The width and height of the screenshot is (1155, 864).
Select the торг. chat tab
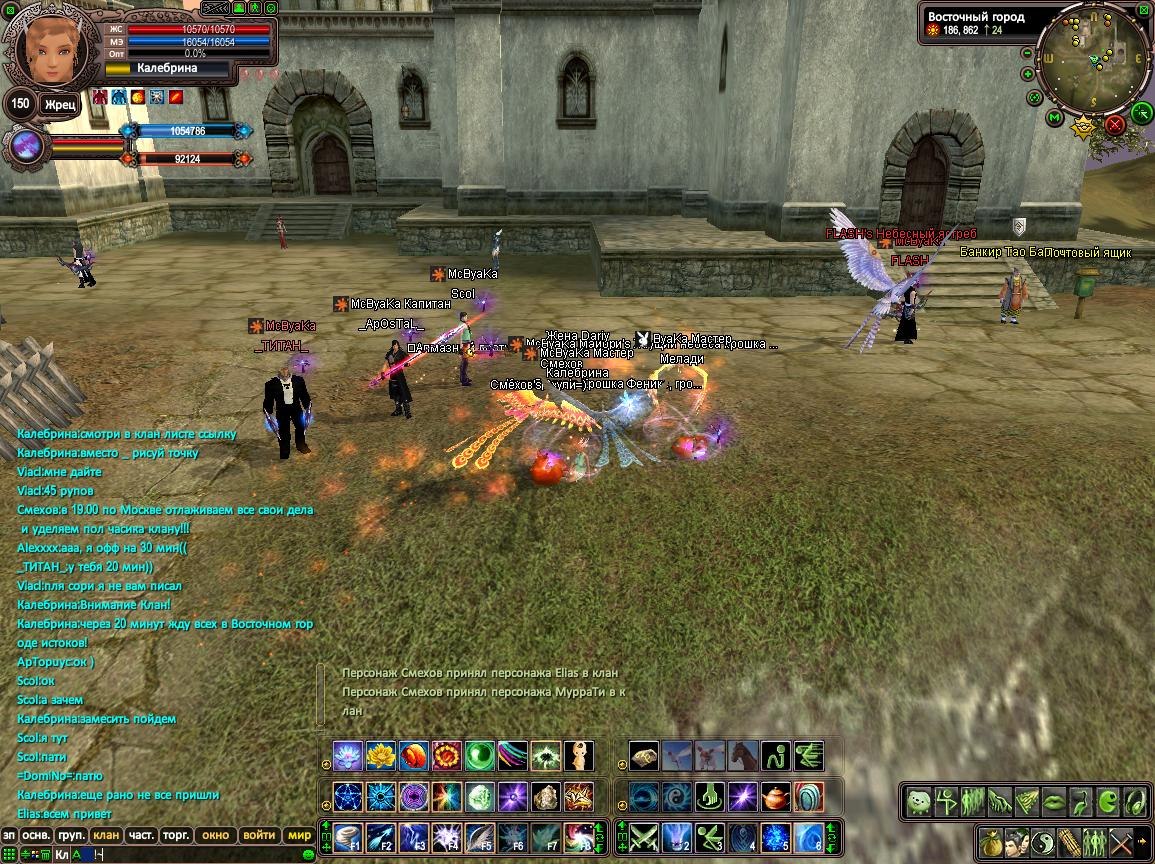pyautogui.click(x=177, y=835)
